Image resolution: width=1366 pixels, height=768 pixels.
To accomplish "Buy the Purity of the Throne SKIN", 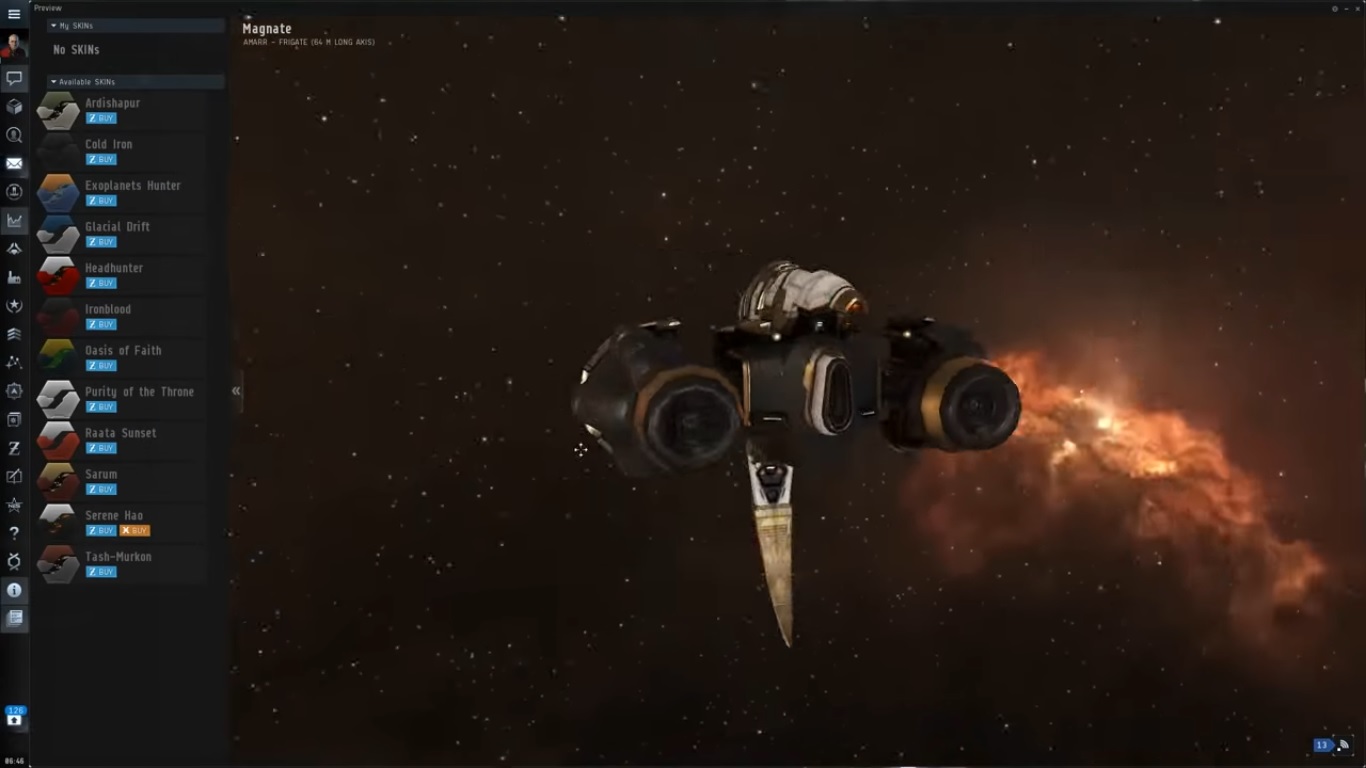I will (101, 407).
